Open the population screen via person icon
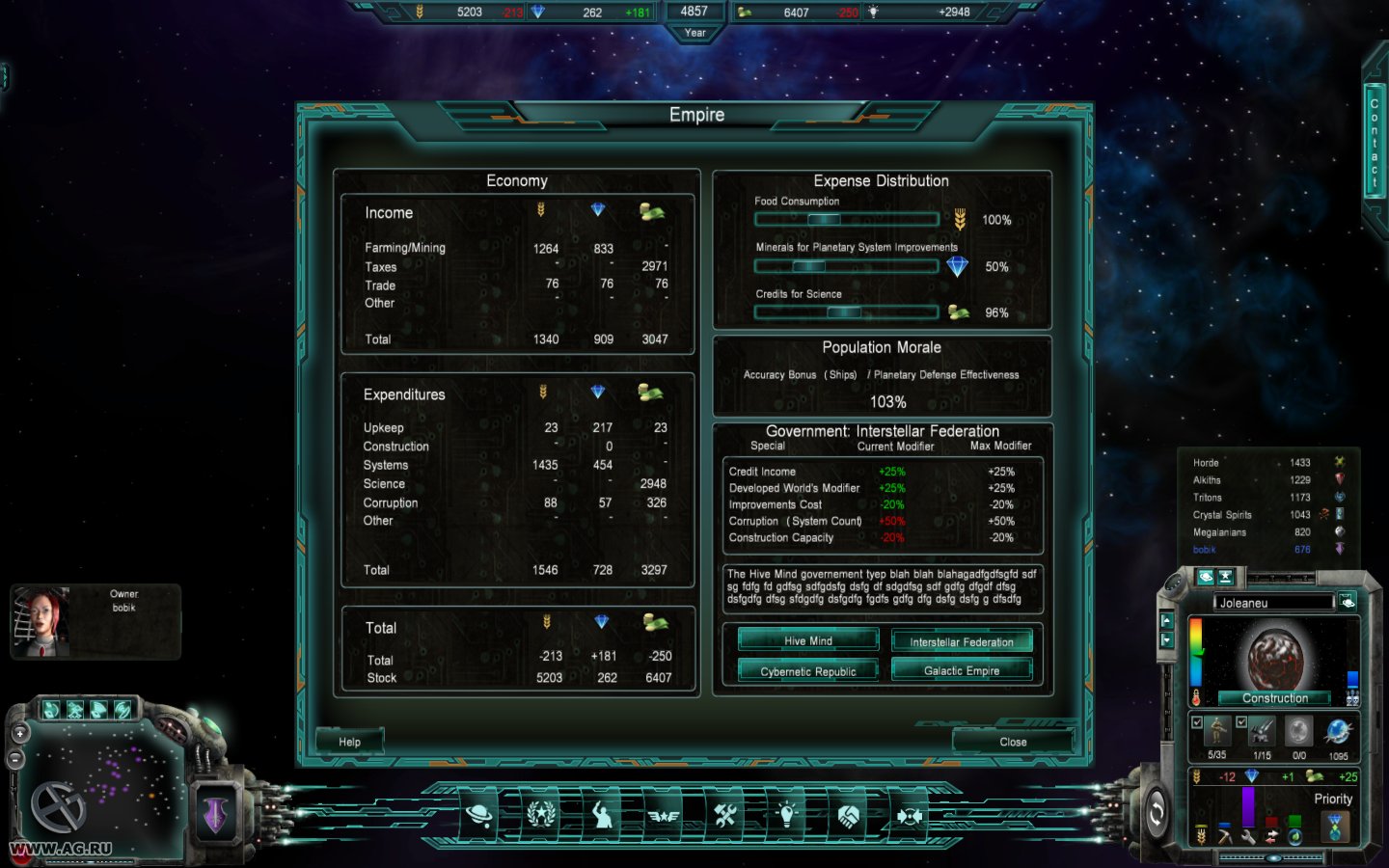The width and height of the screenshot is (1389, 868). [602, 815]
